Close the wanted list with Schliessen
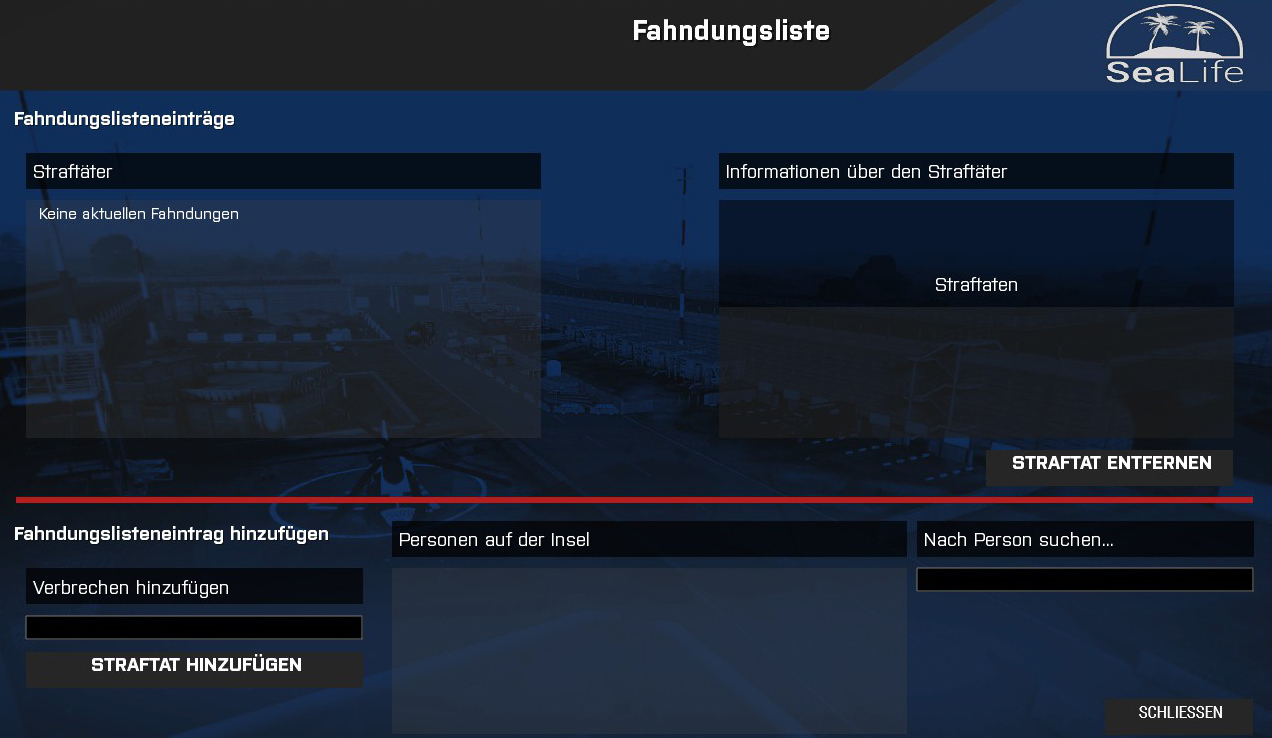Screen dimensions: 1272x738 [1179, 714]
